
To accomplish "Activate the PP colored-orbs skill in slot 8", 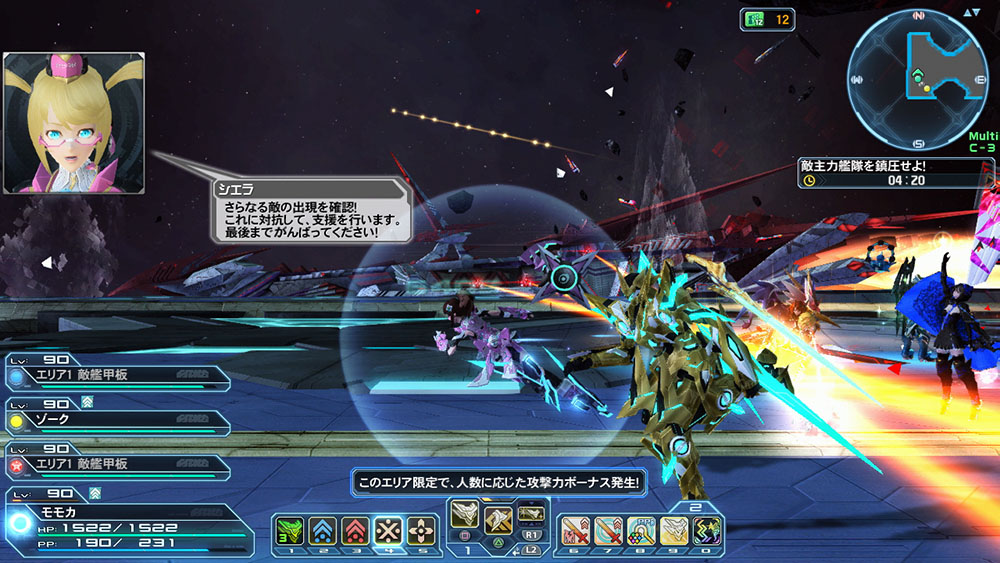I will pos(641,531).
